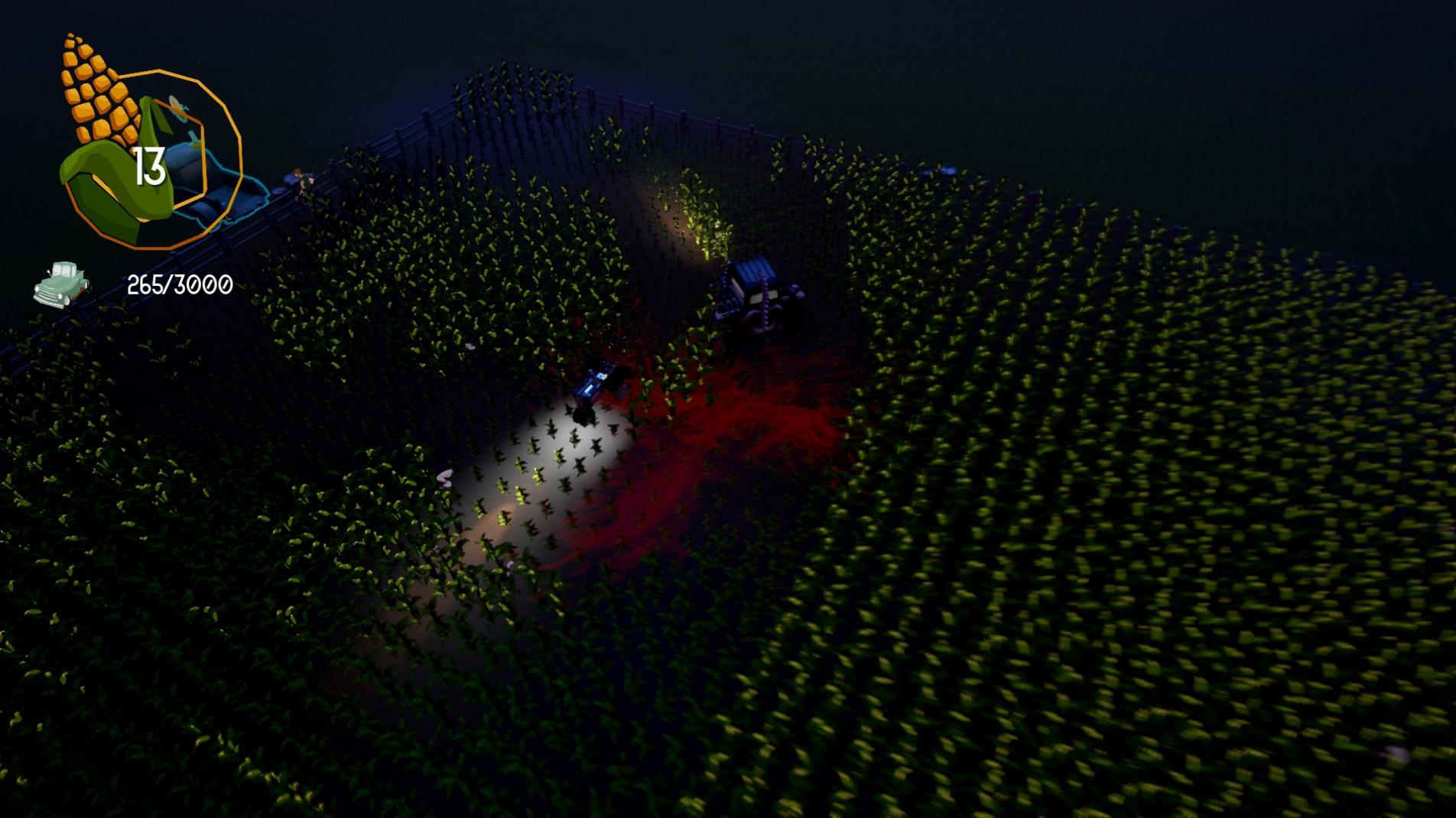Click the number 13 over the corn icon
This screenshot has width=1456, height=818.
tap(150, 164)
